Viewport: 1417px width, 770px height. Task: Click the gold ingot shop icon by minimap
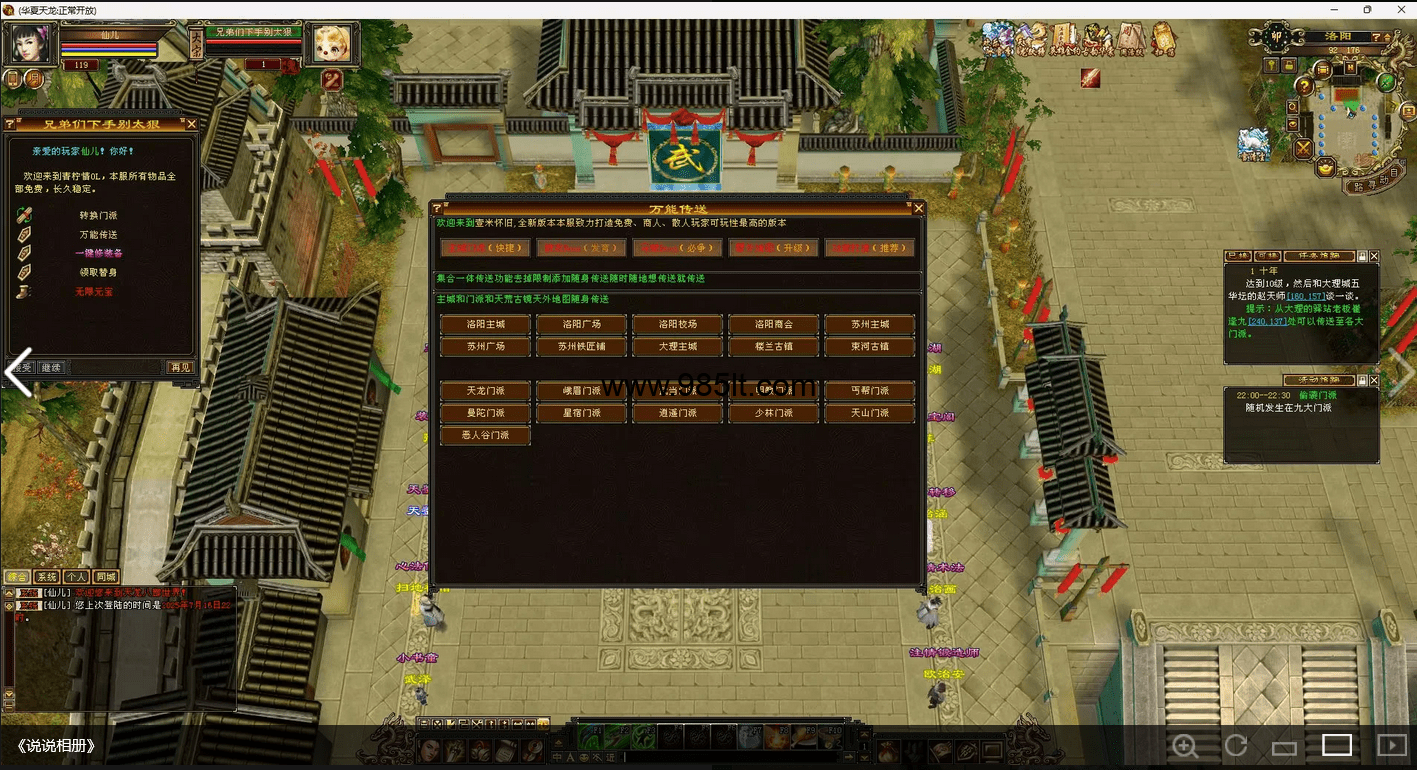[1325, 167]
